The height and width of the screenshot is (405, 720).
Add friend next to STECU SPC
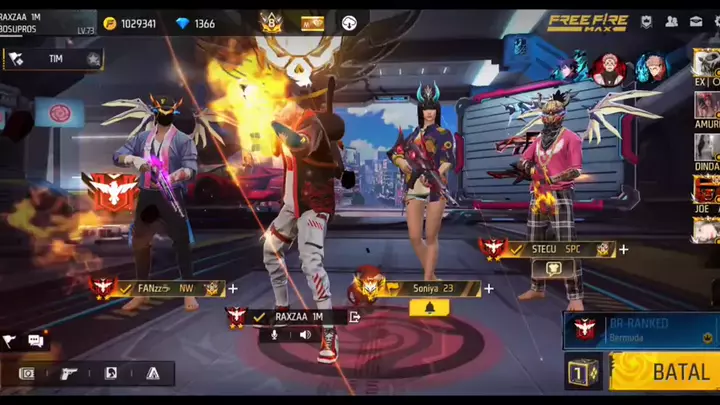[623, 249]
